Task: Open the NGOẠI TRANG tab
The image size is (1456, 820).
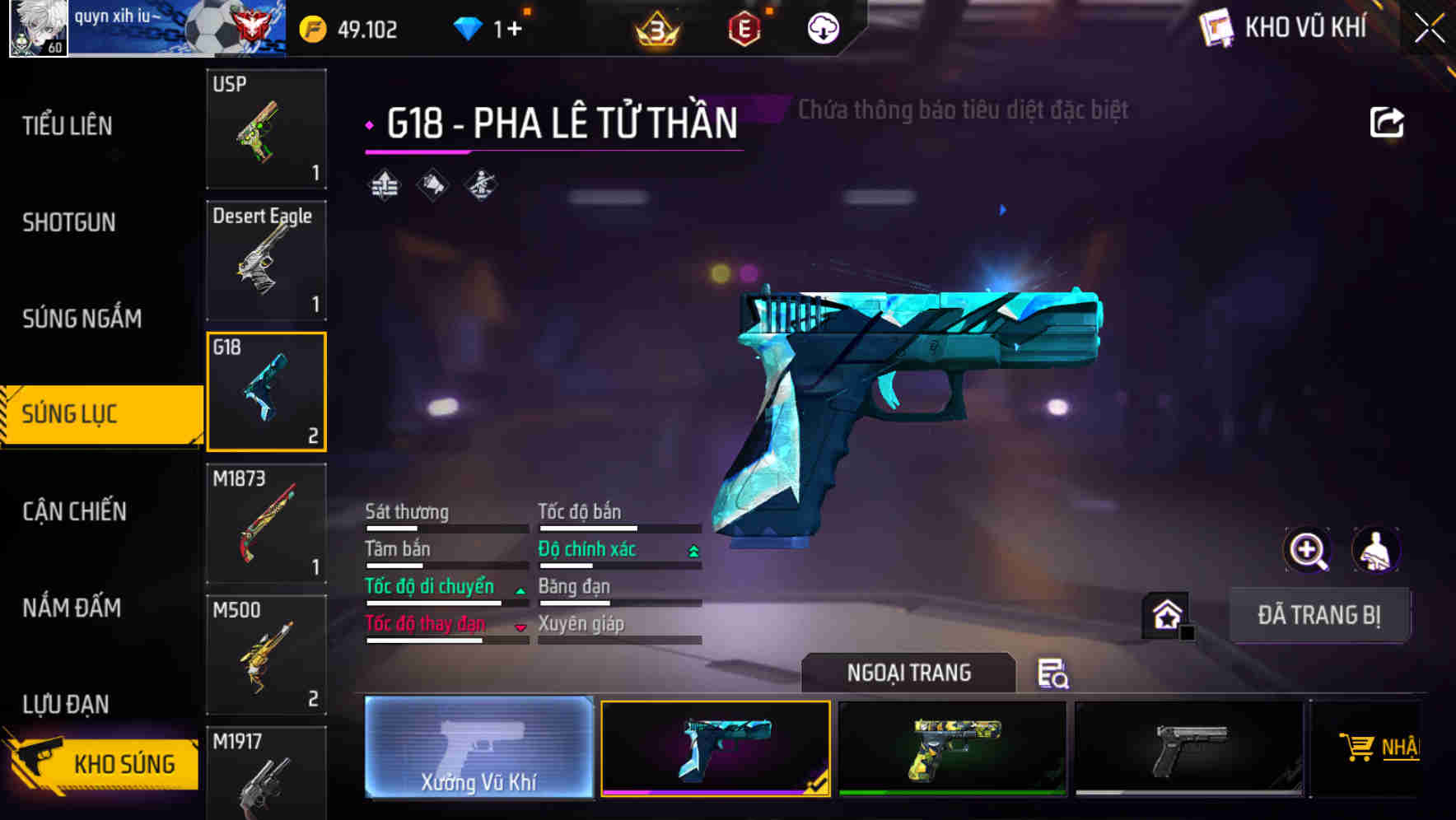Action: (x=907, y=672)
